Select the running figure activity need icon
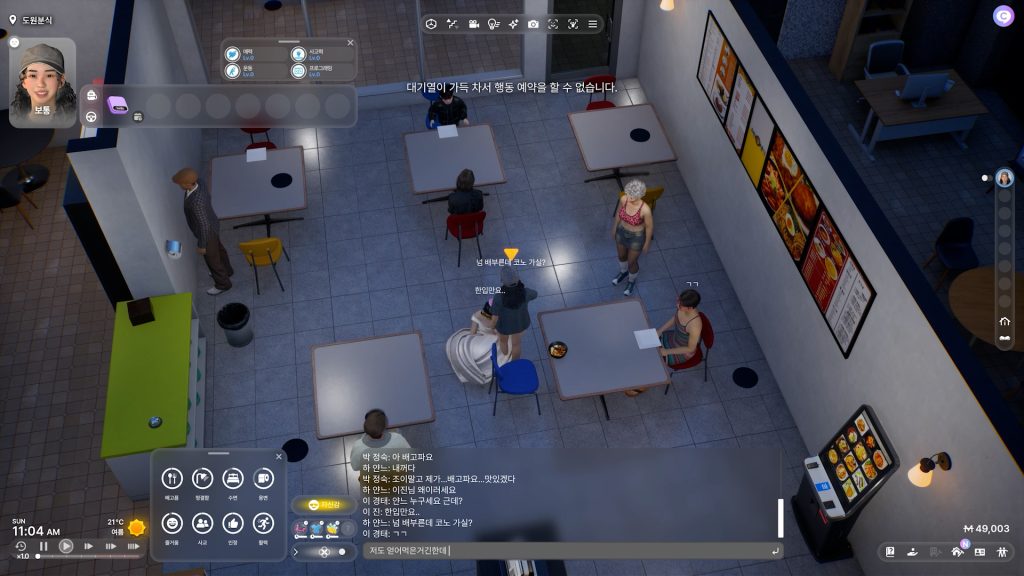Viewport: 1024px width, 576px height. 262,523
